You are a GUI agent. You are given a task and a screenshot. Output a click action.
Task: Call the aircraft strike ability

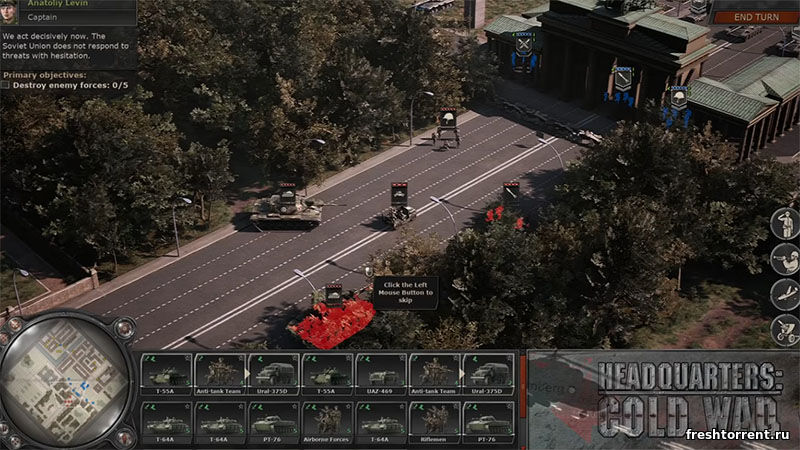pyautogui.click(x=785, y=294)
